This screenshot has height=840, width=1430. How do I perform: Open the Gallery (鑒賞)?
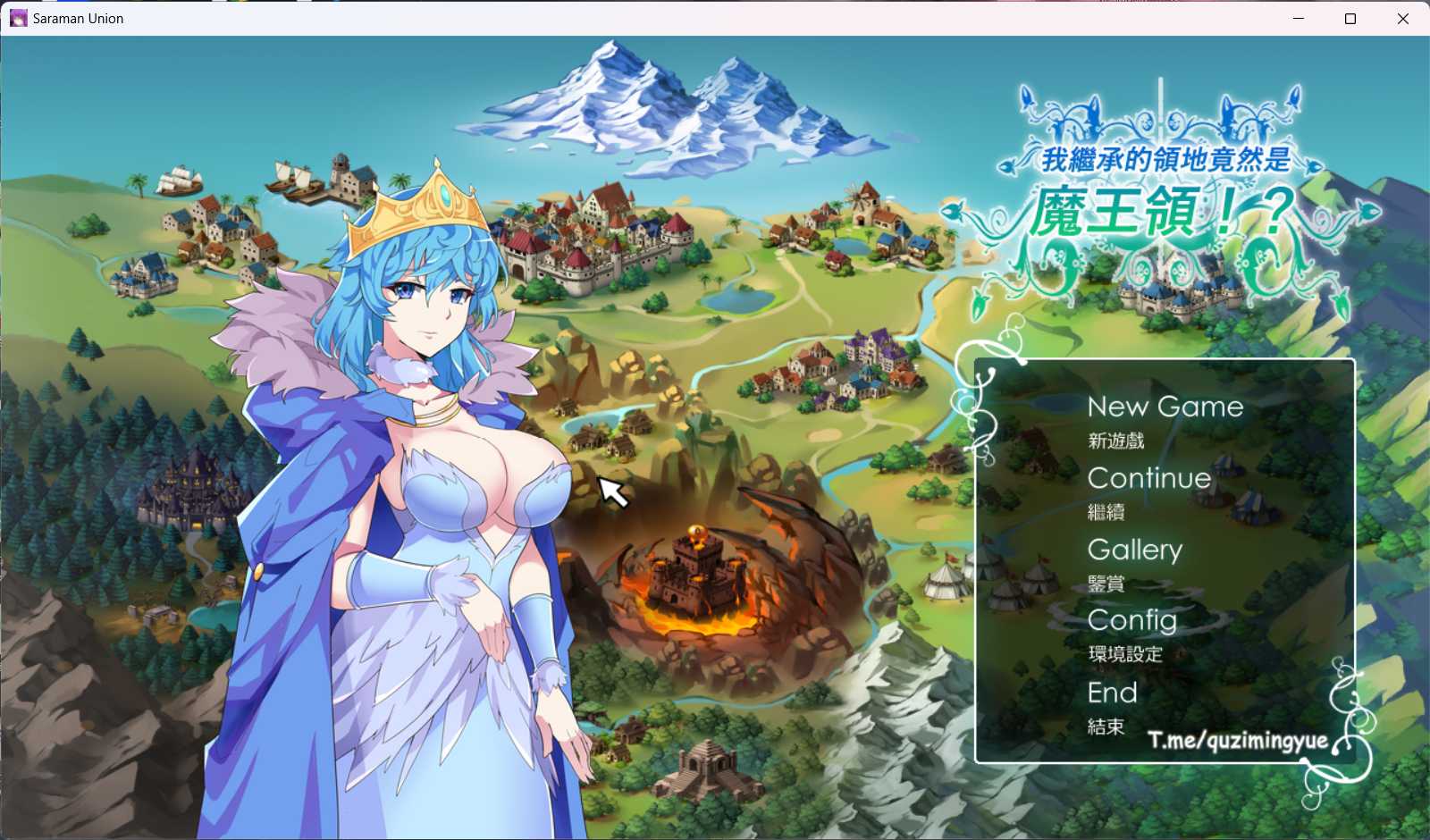pos(1135,550)
